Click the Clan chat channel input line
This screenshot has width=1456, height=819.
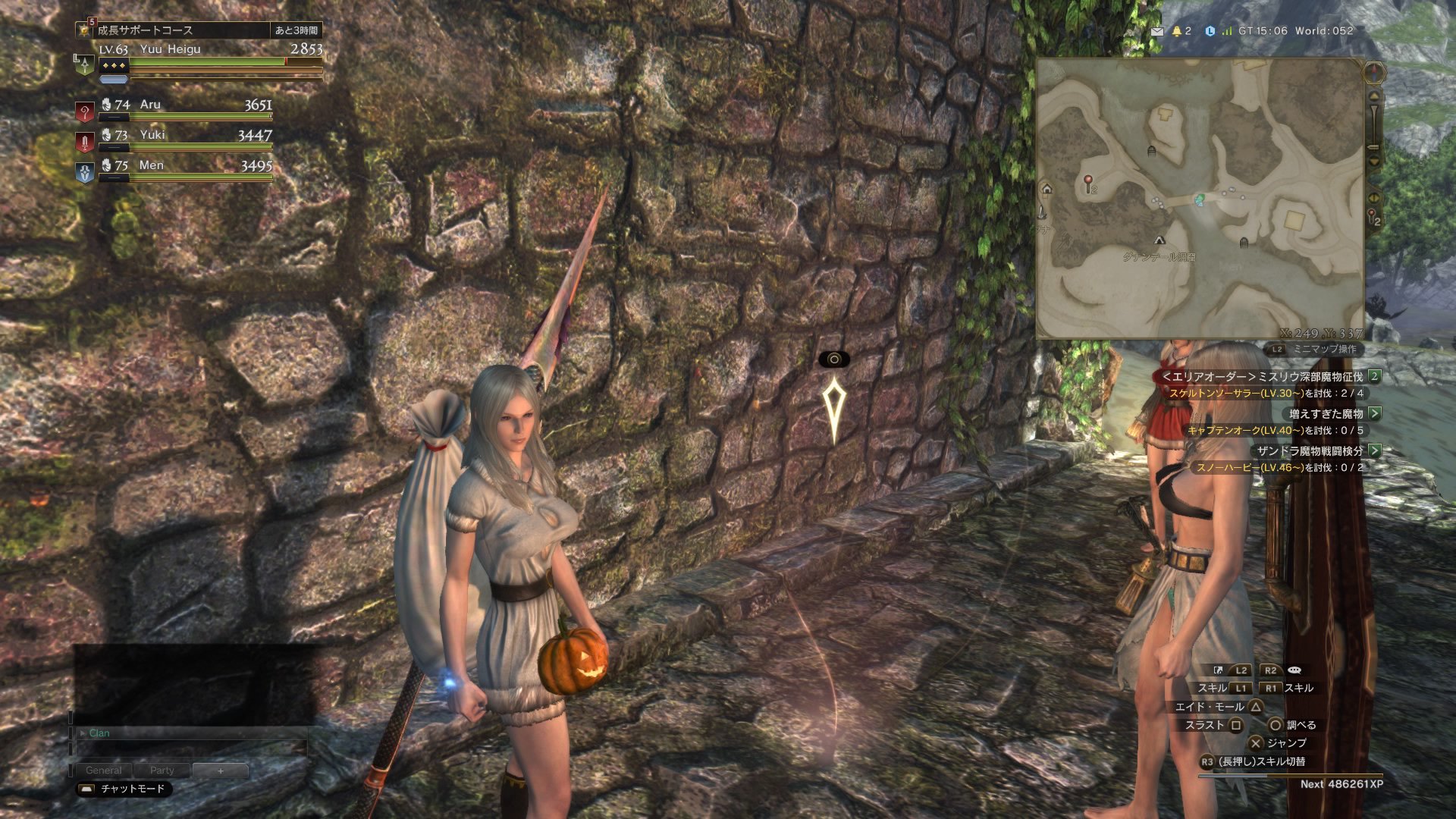click(x=190, y=733)
